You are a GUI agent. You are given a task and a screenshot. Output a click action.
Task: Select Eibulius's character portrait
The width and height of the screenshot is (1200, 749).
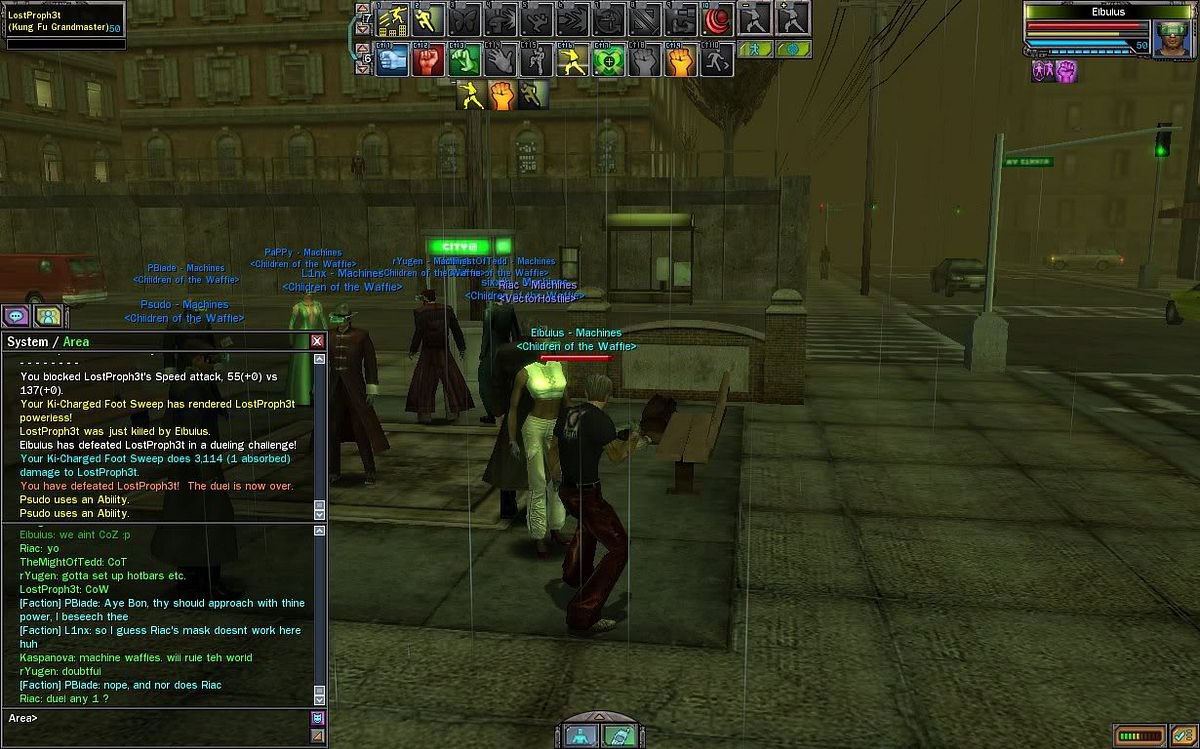[1172, 36]
